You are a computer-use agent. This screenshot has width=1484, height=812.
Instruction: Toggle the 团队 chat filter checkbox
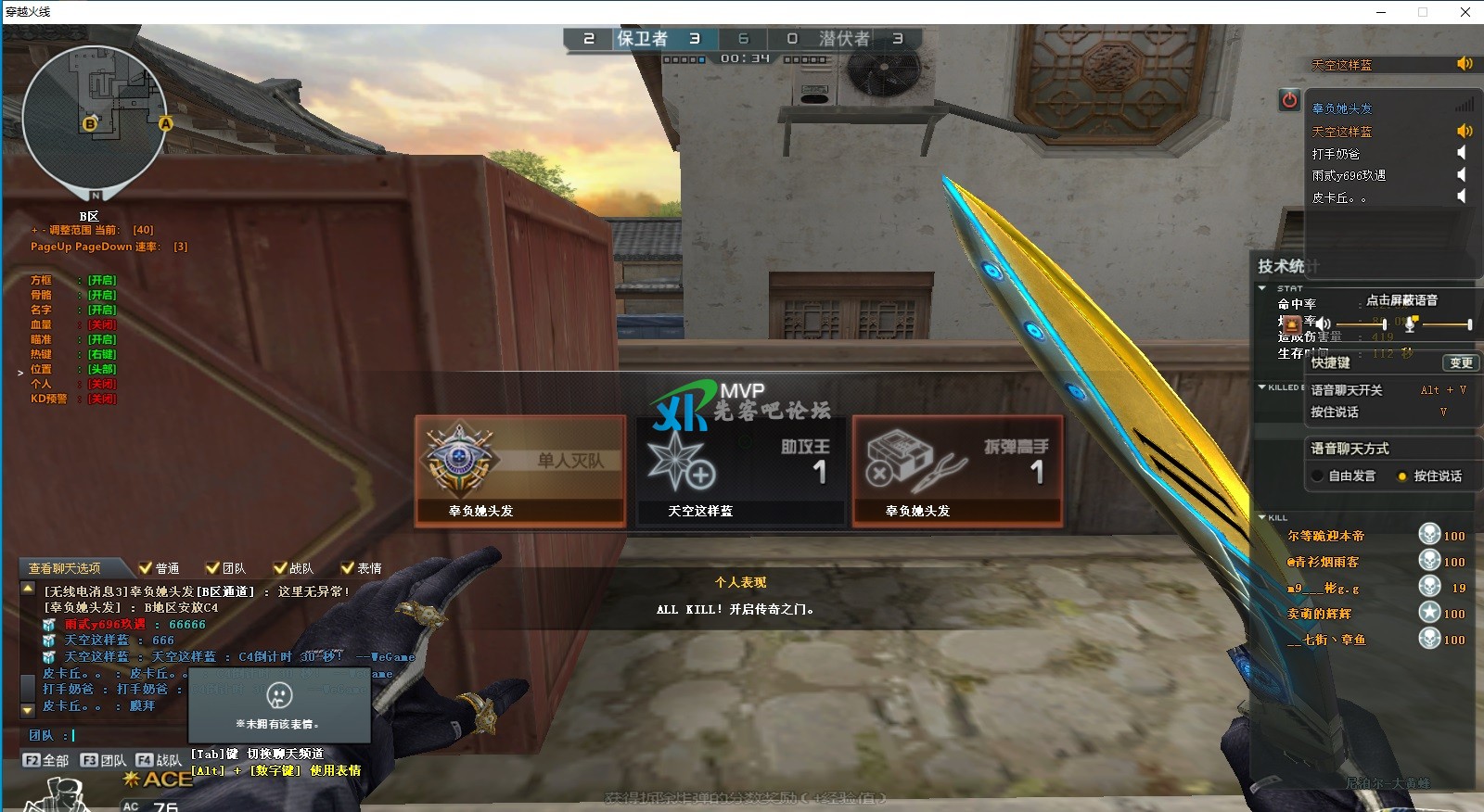213,568
